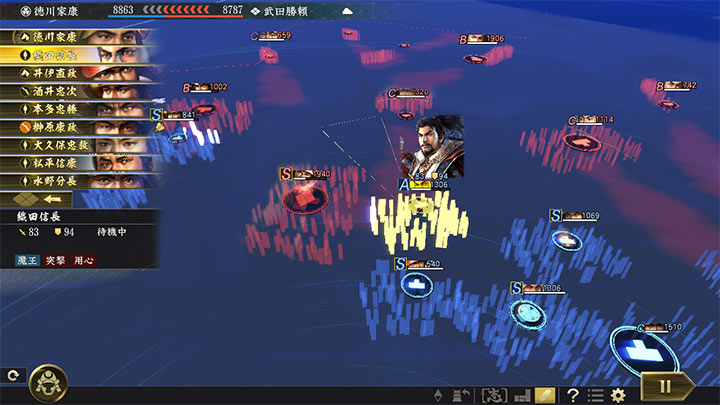Open the samurai helmet command button
This screenshot has width=720, height=405.
click(x=46, y=381)
